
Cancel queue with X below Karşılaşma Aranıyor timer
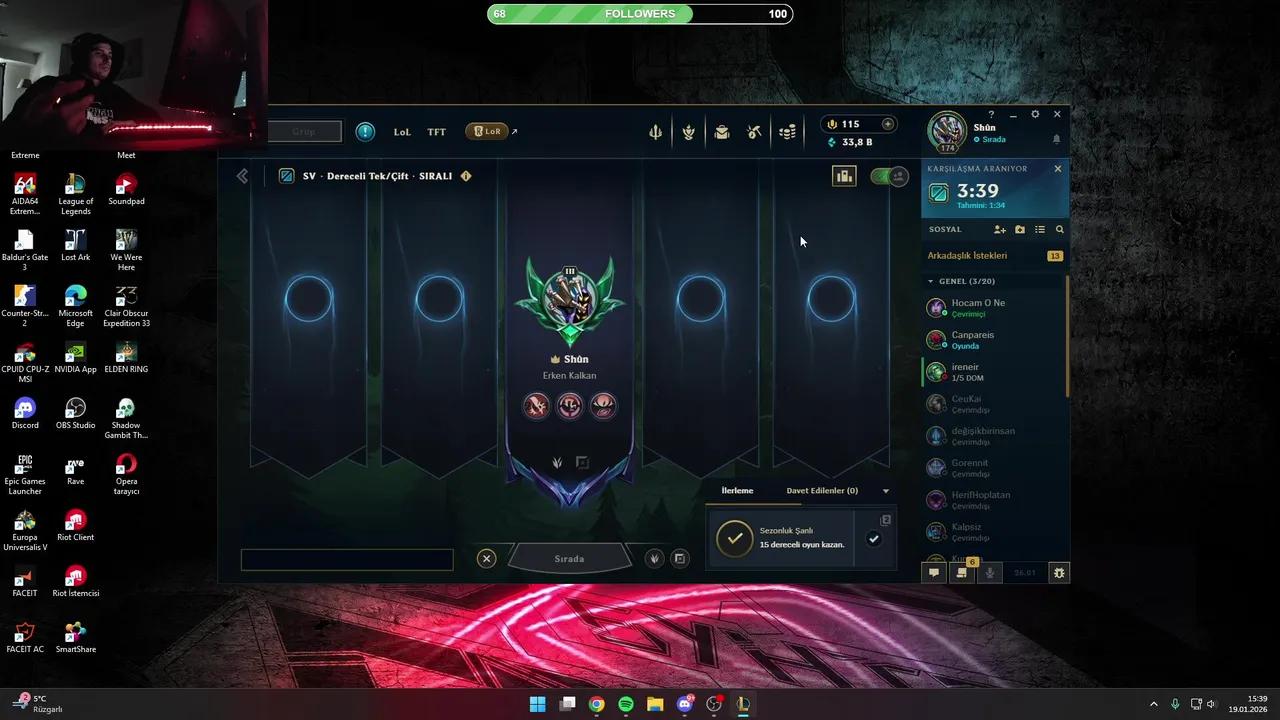[x=1057, y=168]
